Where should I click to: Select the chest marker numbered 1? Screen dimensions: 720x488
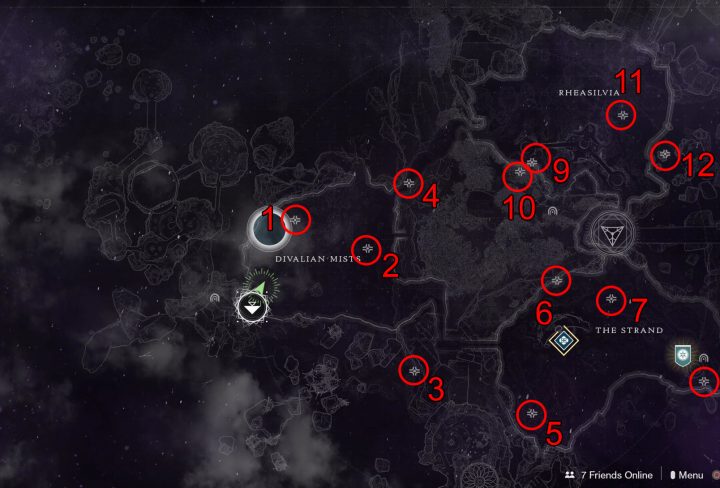click(x=296, y=219)
